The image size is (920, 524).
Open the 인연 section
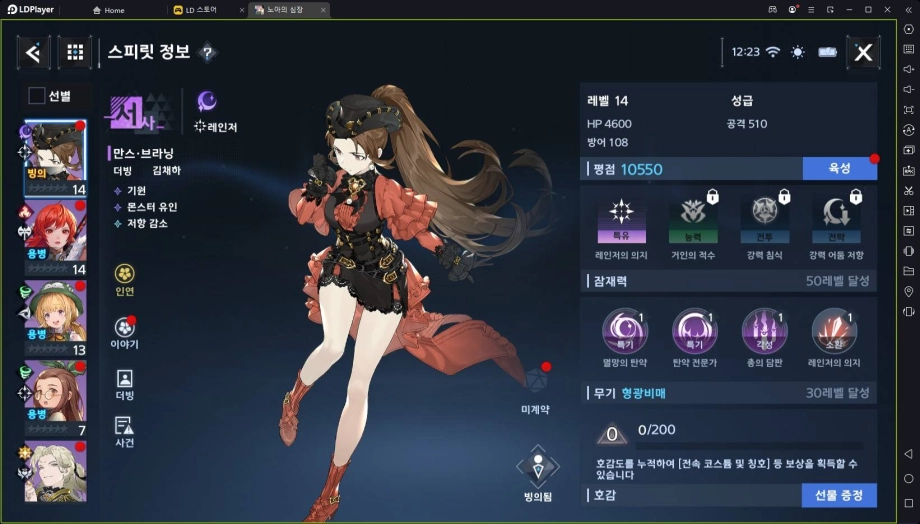click(x=125, y=278)
